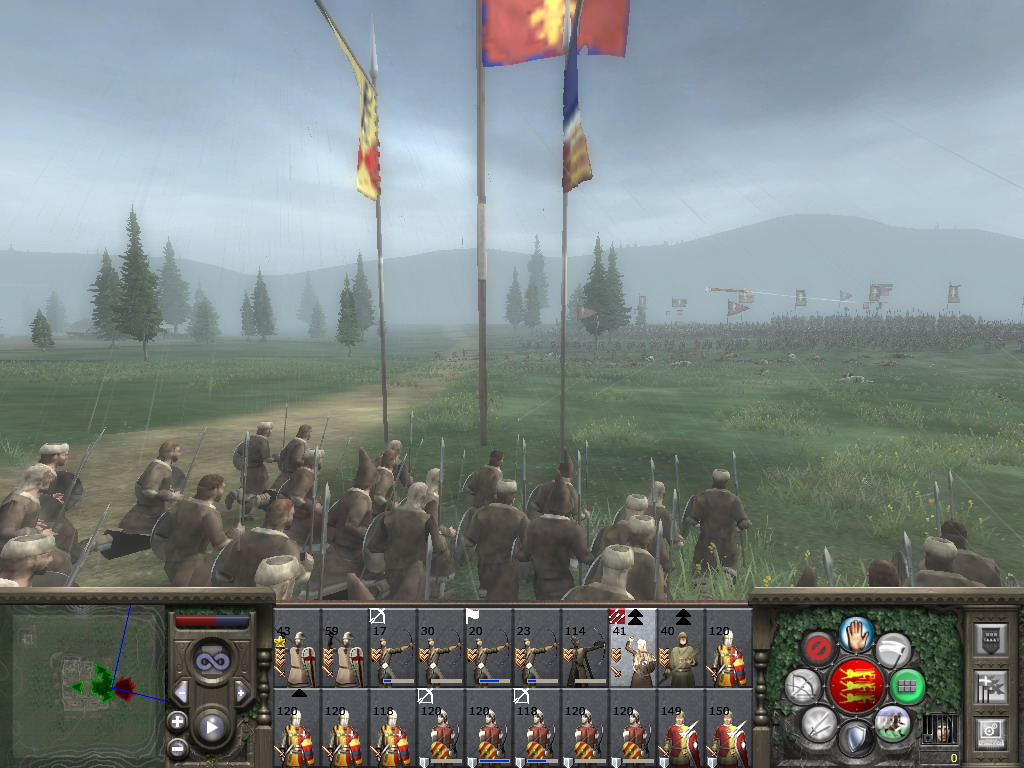Toggle the shield guard mode icon

pyautogui.click(x=854, y=740)
